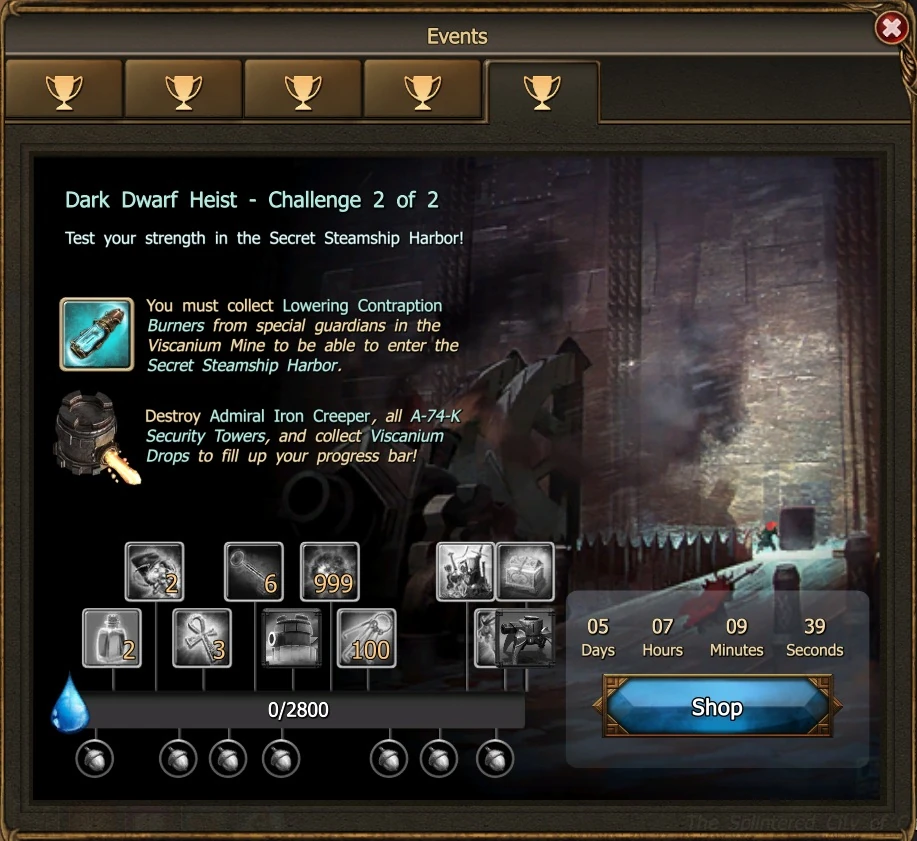View the glowing orb reward showing 999
Screen dimensions: 917x841
[x=330, y=572]
